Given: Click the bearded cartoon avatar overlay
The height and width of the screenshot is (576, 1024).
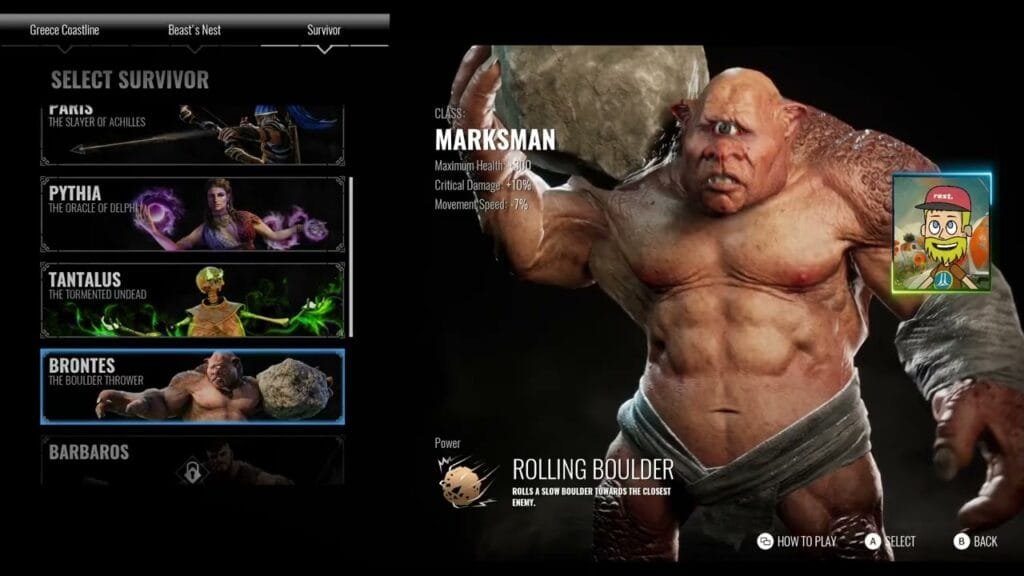Looking at the screenshot, I should (x=941, y=233).
